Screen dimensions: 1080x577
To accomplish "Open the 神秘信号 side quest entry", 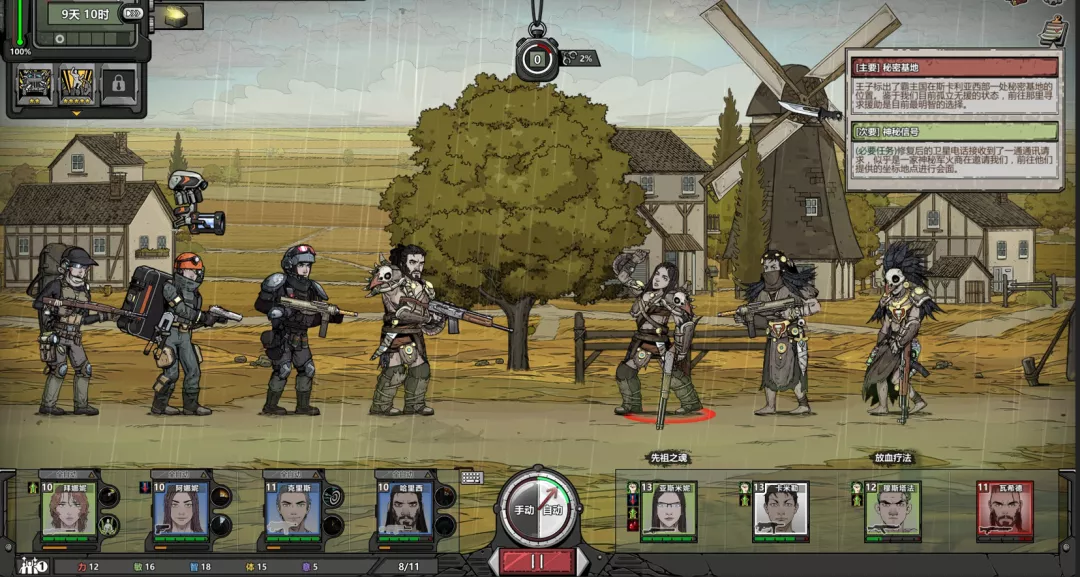I will (954, 131).
